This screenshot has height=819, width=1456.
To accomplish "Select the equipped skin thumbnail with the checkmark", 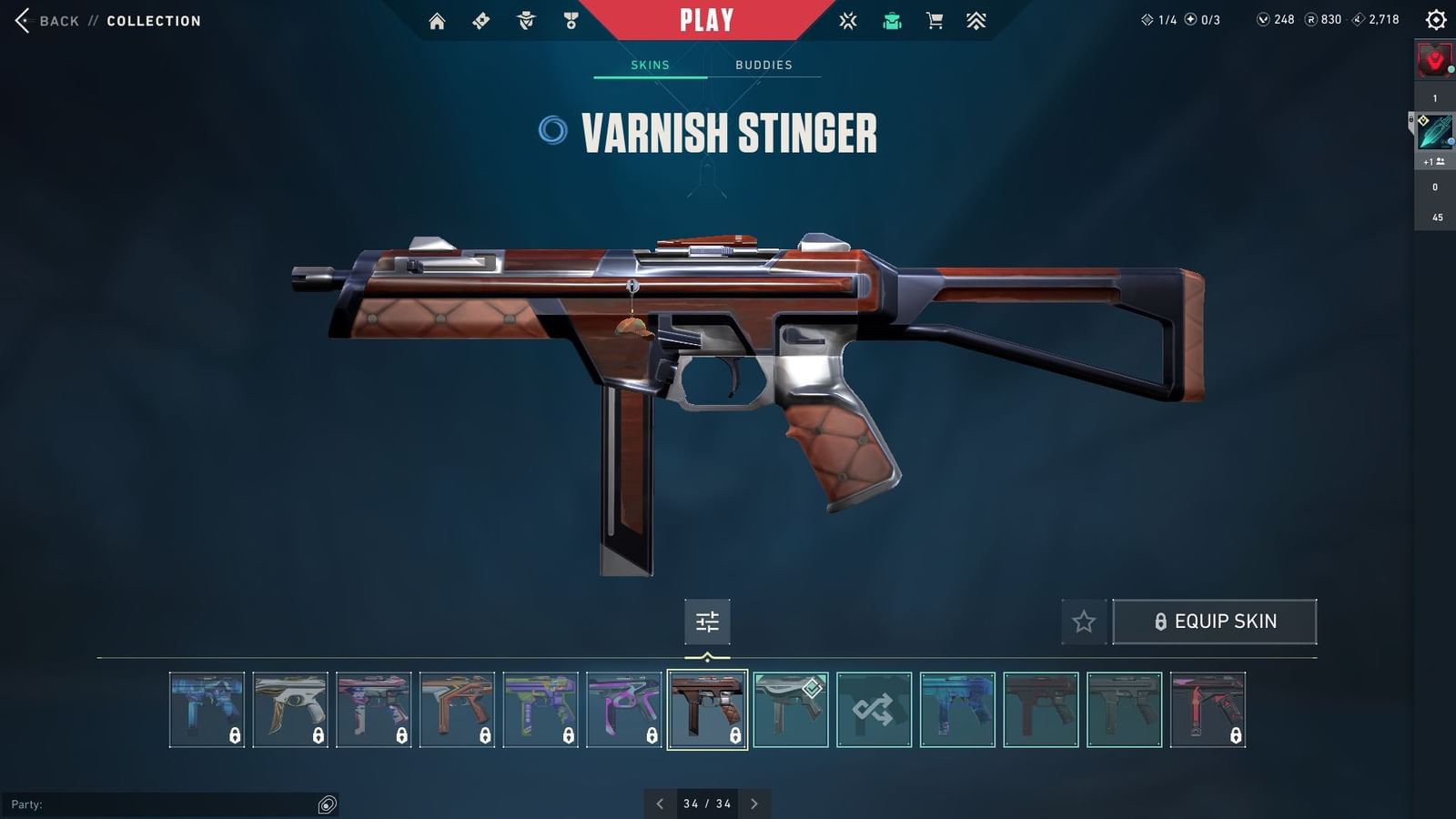I will [x=791, y=711].
